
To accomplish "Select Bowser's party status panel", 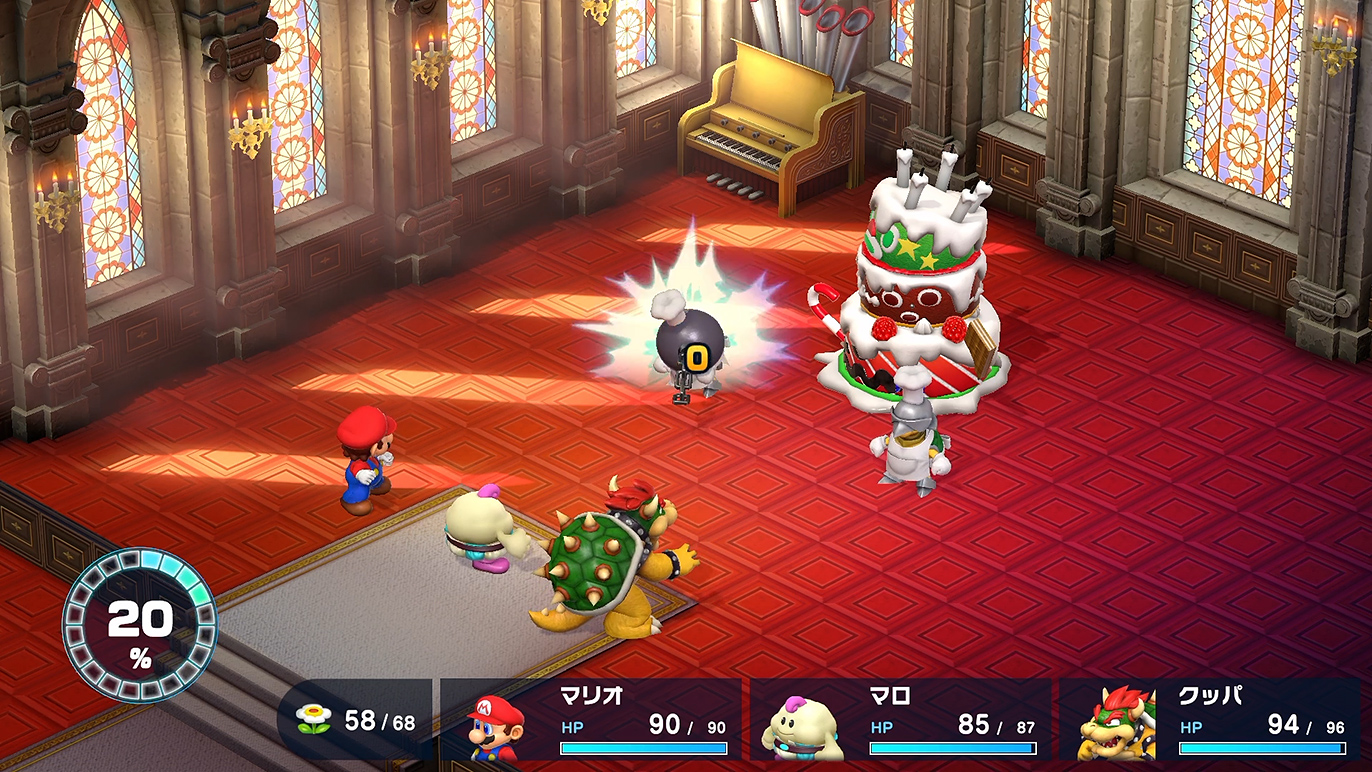I will (x=1211, y=722).
